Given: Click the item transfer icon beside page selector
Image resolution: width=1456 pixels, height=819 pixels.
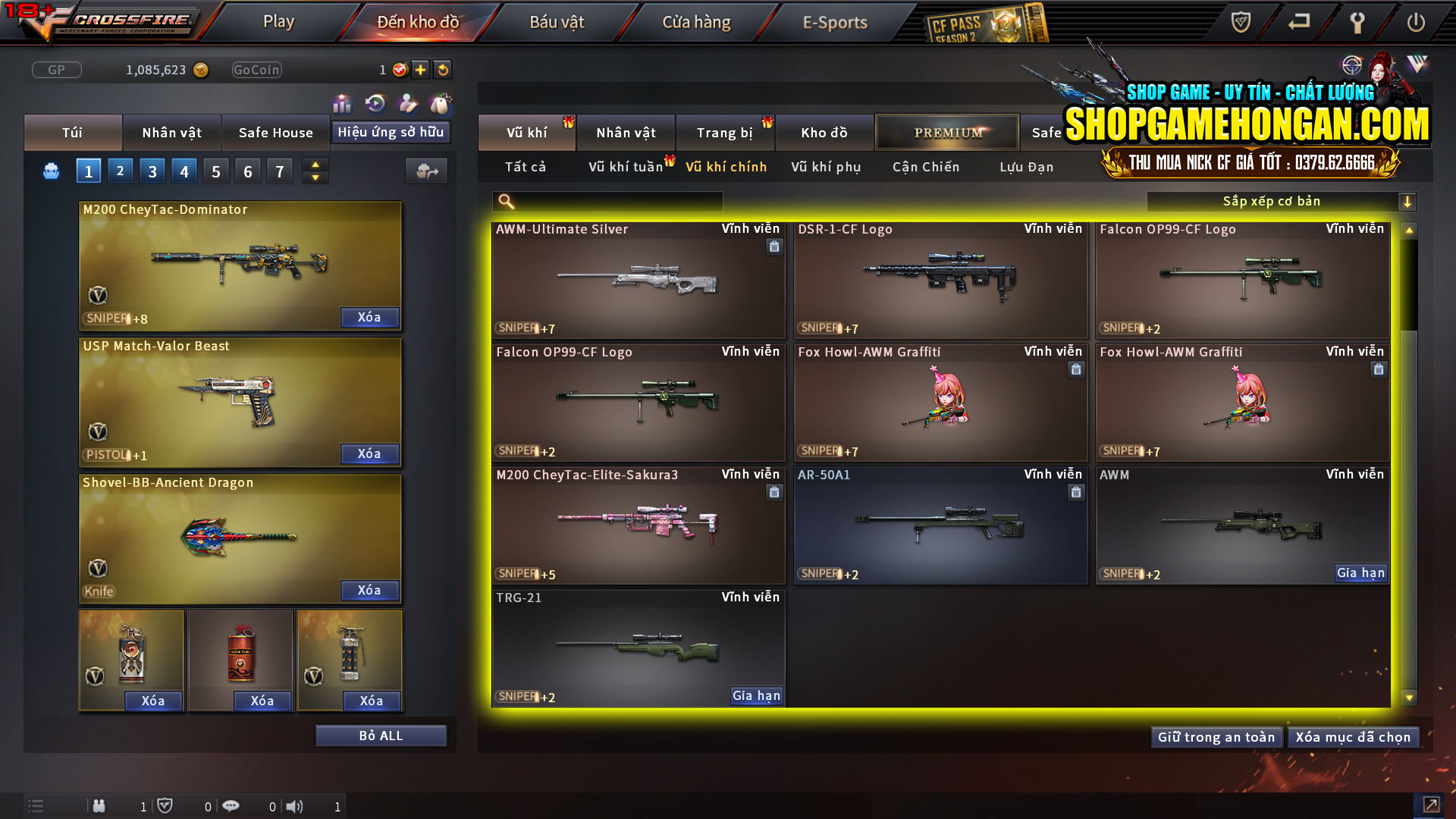Looking at the screenshot, I should [426, 171].
